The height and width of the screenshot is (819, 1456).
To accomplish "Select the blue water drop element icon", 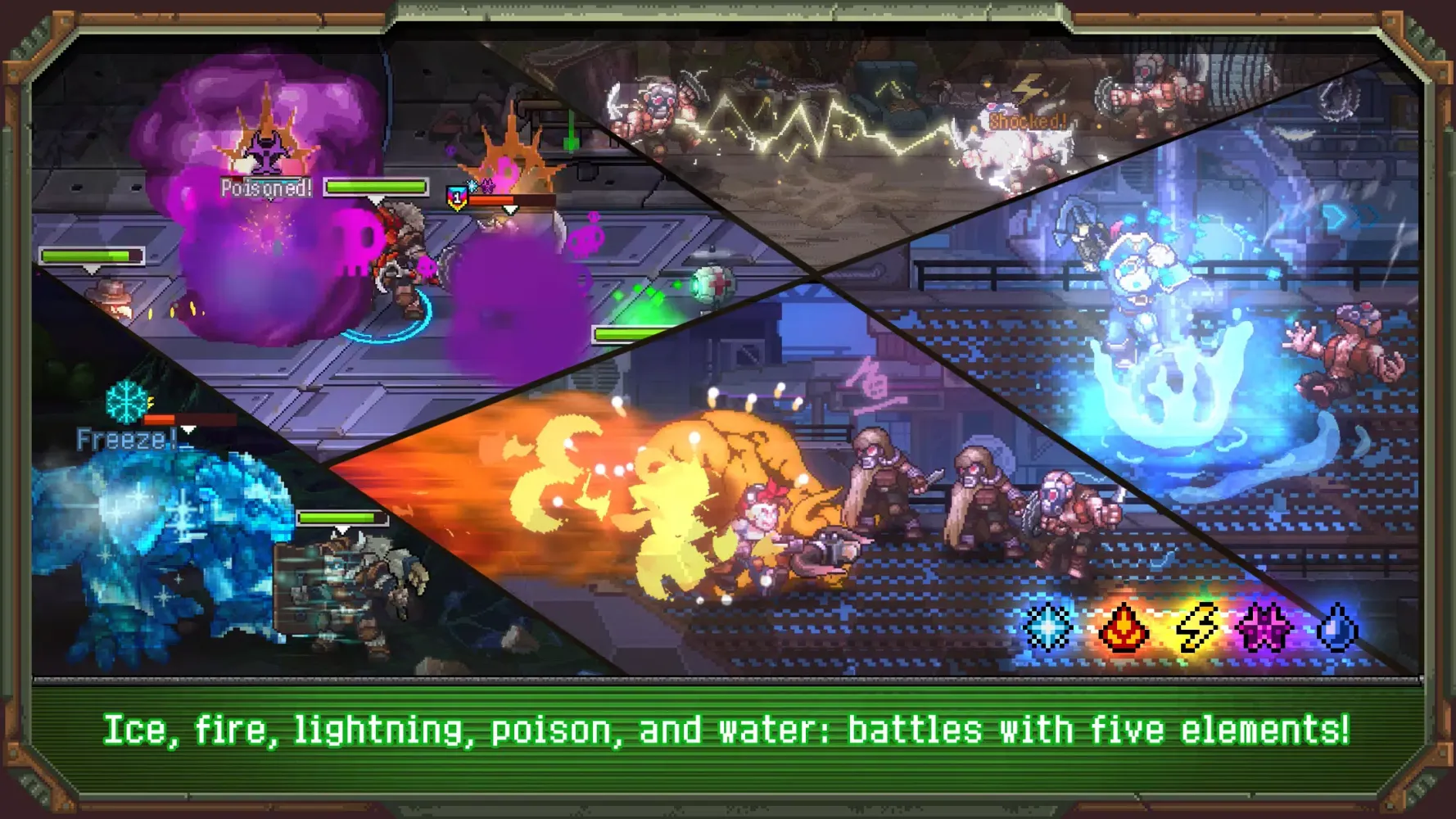I will coord(1337,628).
